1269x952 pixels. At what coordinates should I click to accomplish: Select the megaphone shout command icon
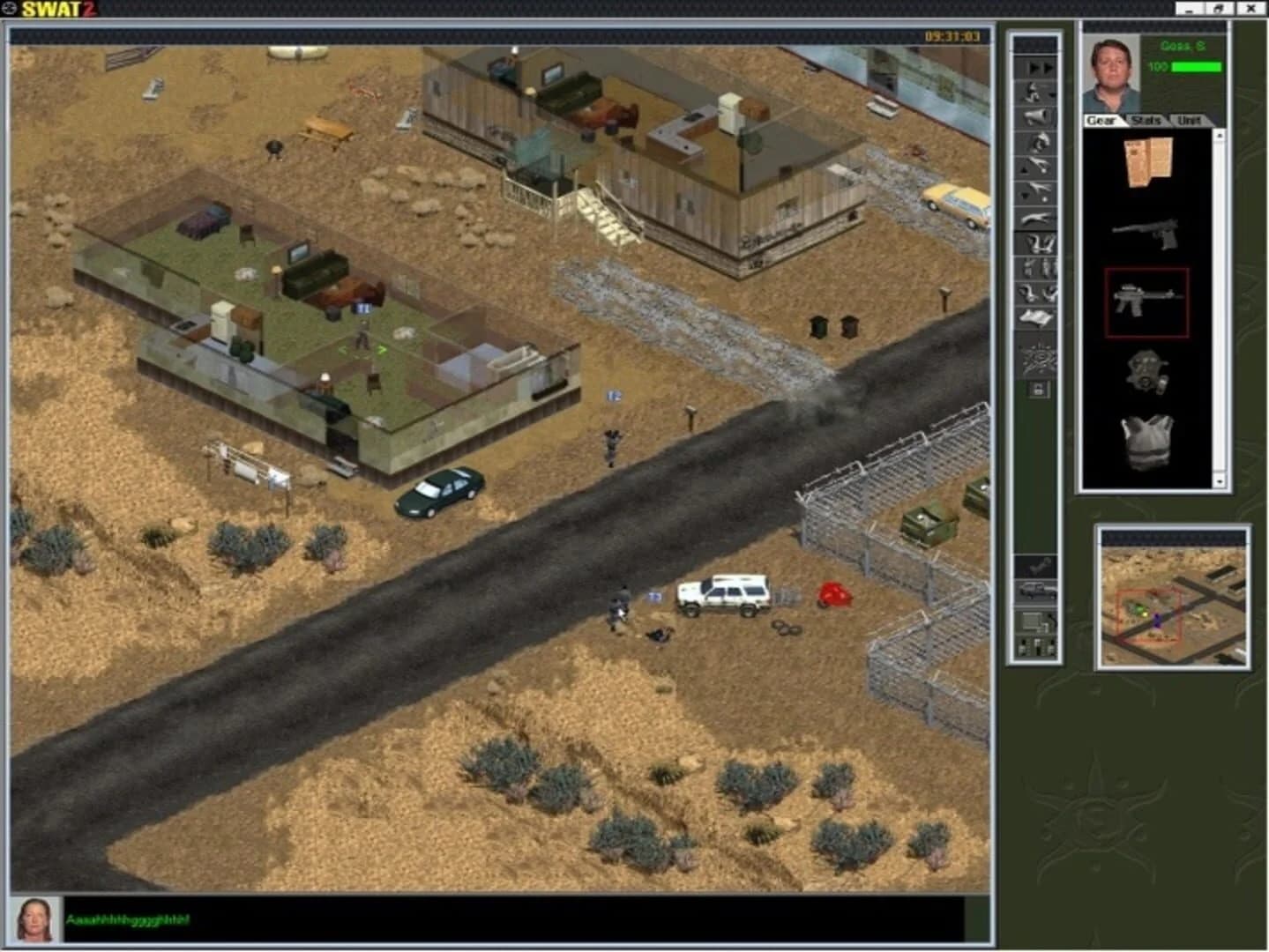(1036, 116)
